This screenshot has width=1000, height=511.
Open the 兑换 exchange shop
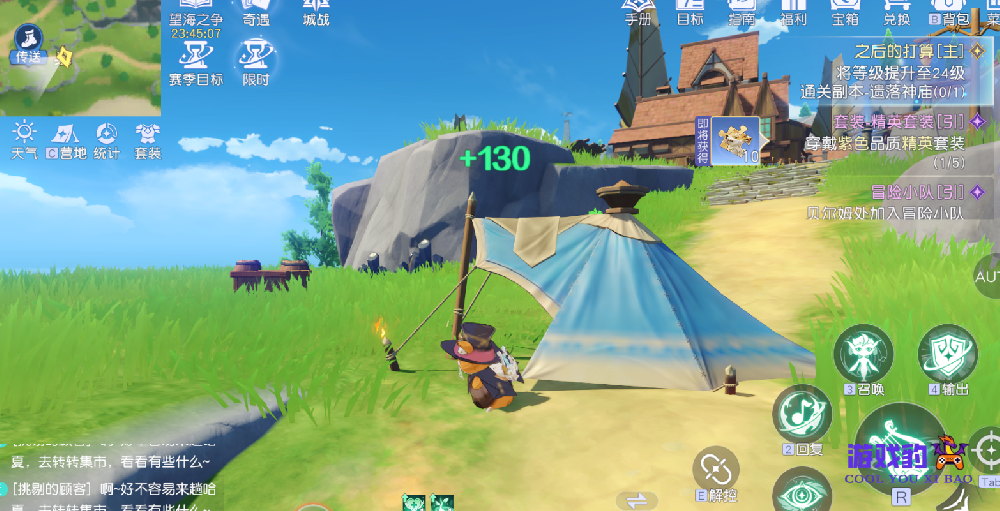coord(897,10)
